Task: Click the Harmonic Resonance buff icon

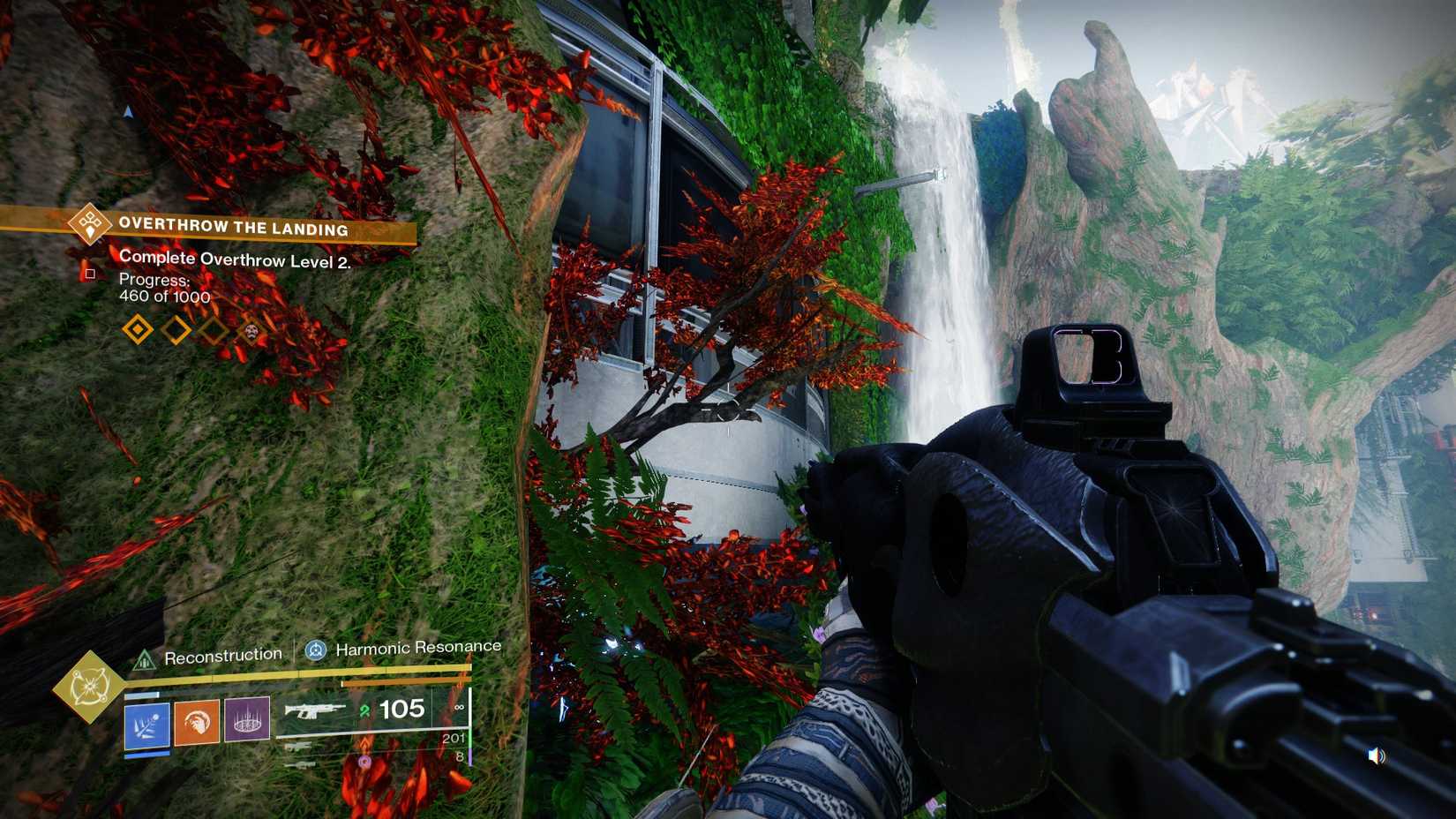Action: click(x=315, y=649)
